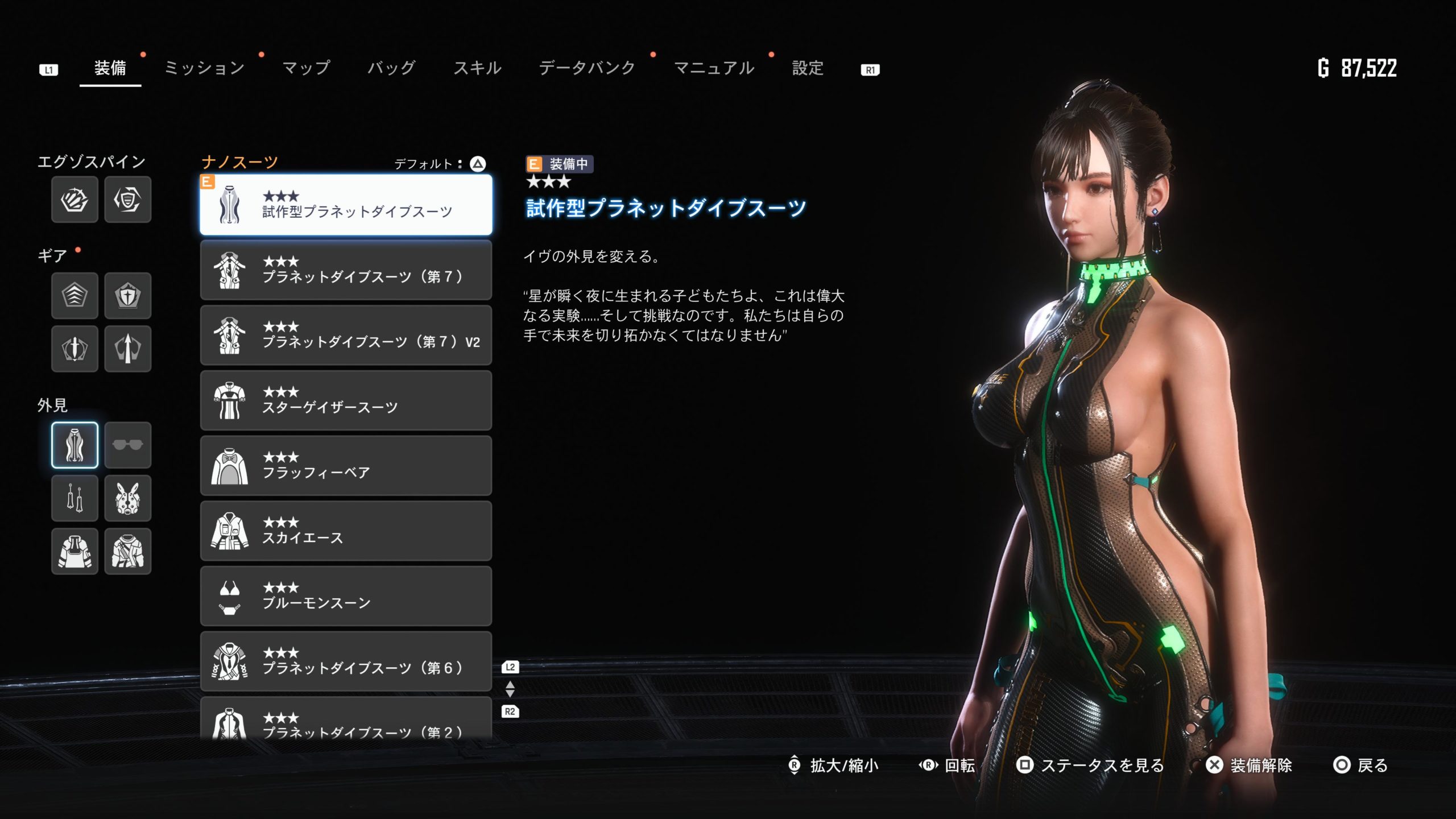Go back with the 戻る button
This screenshot has width=1456, height=819.
(x=1360, y=766)
